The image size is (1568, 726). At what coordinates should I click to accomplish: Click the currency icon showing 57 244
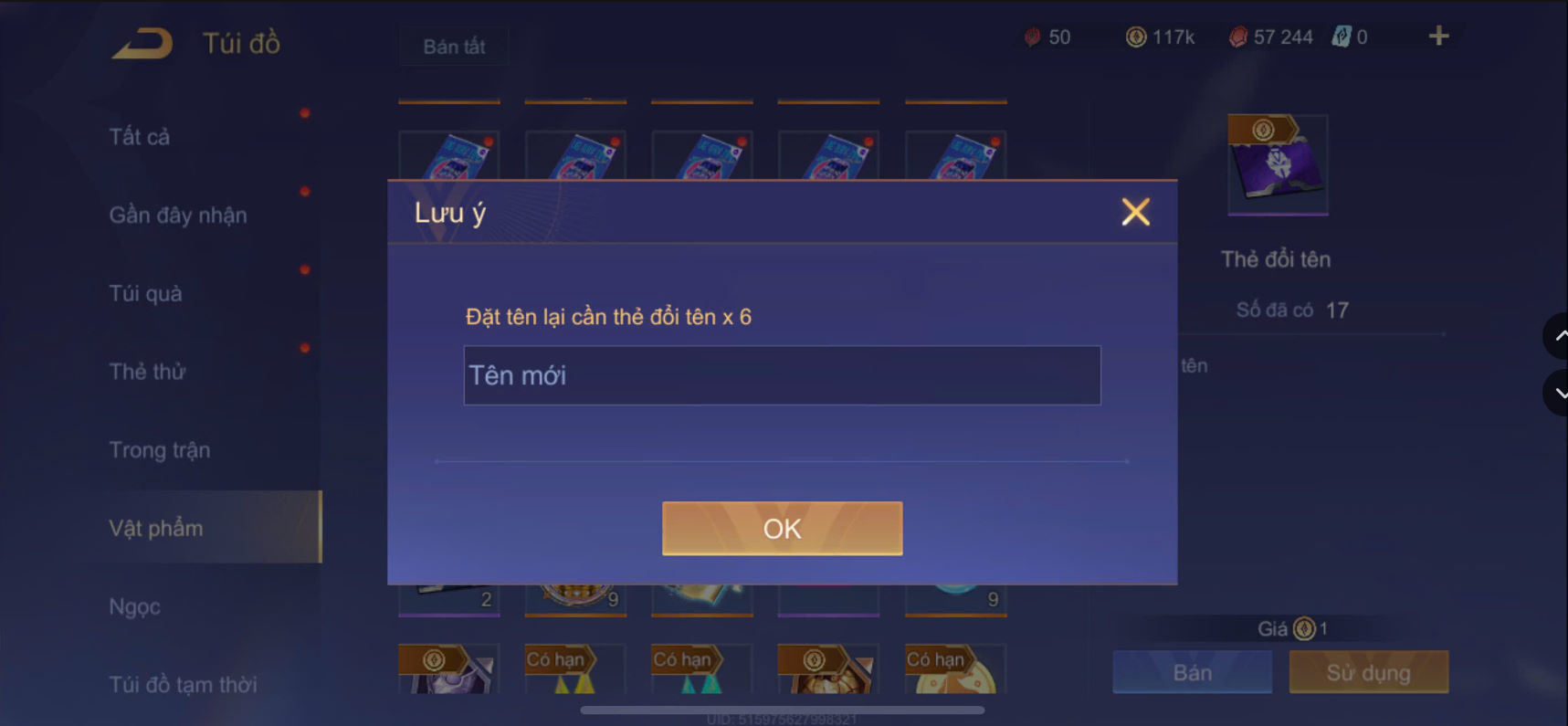[x=1237, y=37]
